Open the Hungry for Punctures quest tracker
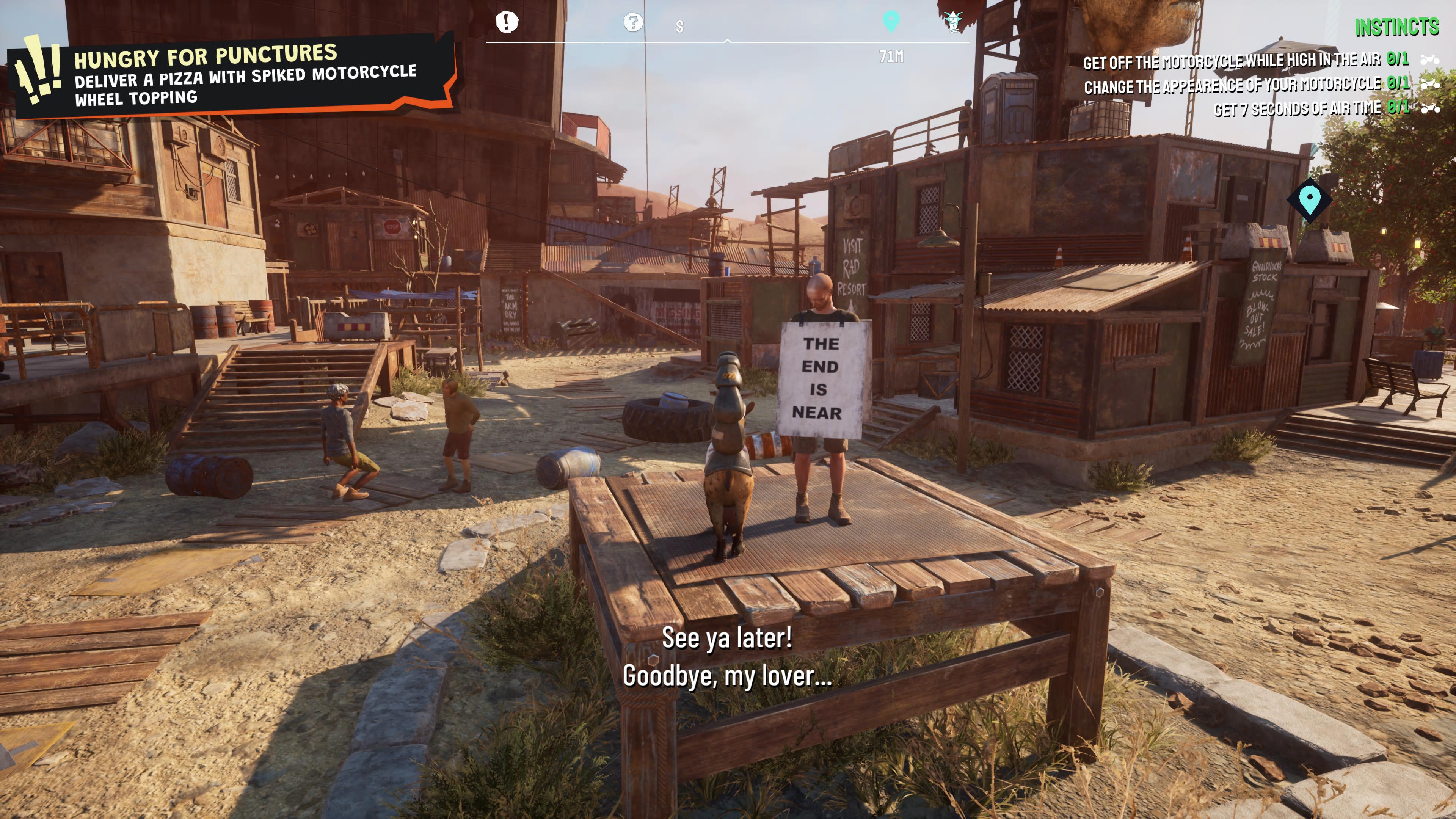The image size is (1456, 819). click(x=232, y=75)
